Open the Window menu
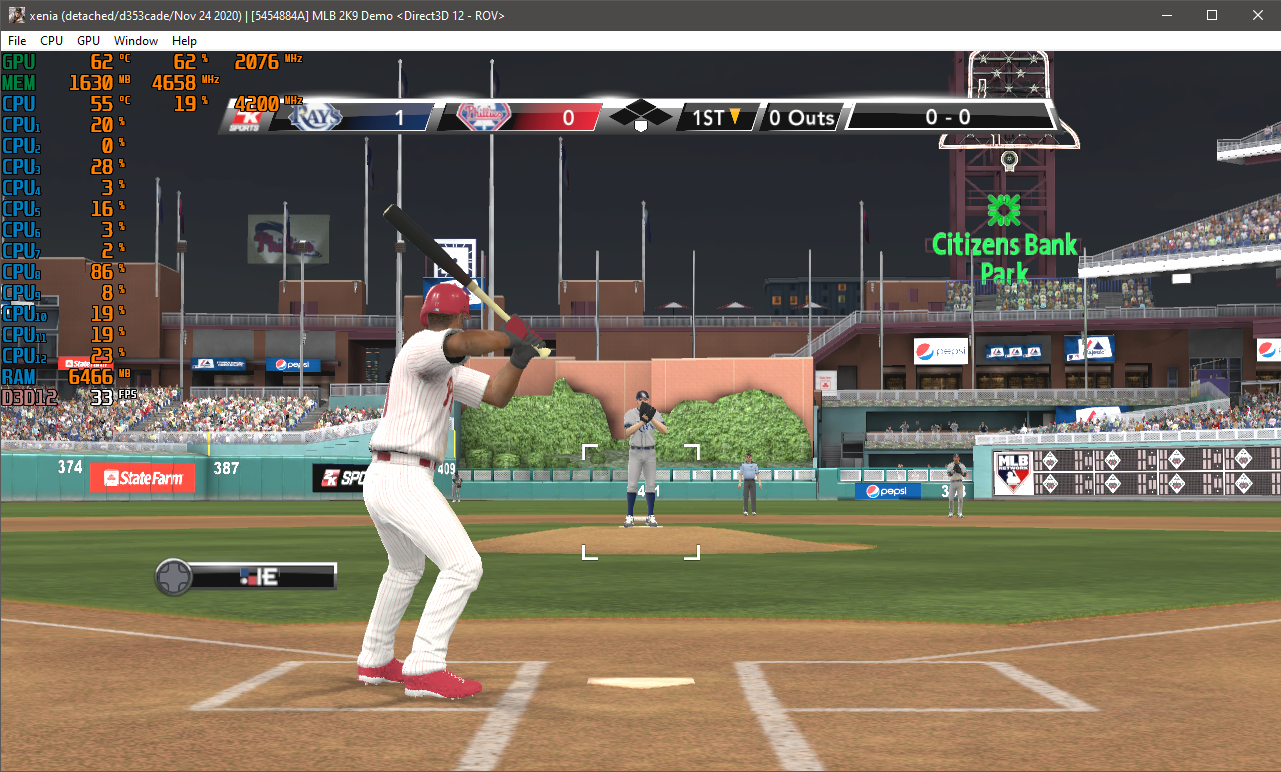This screenshot has width=1281, height=772. (135, 41)
